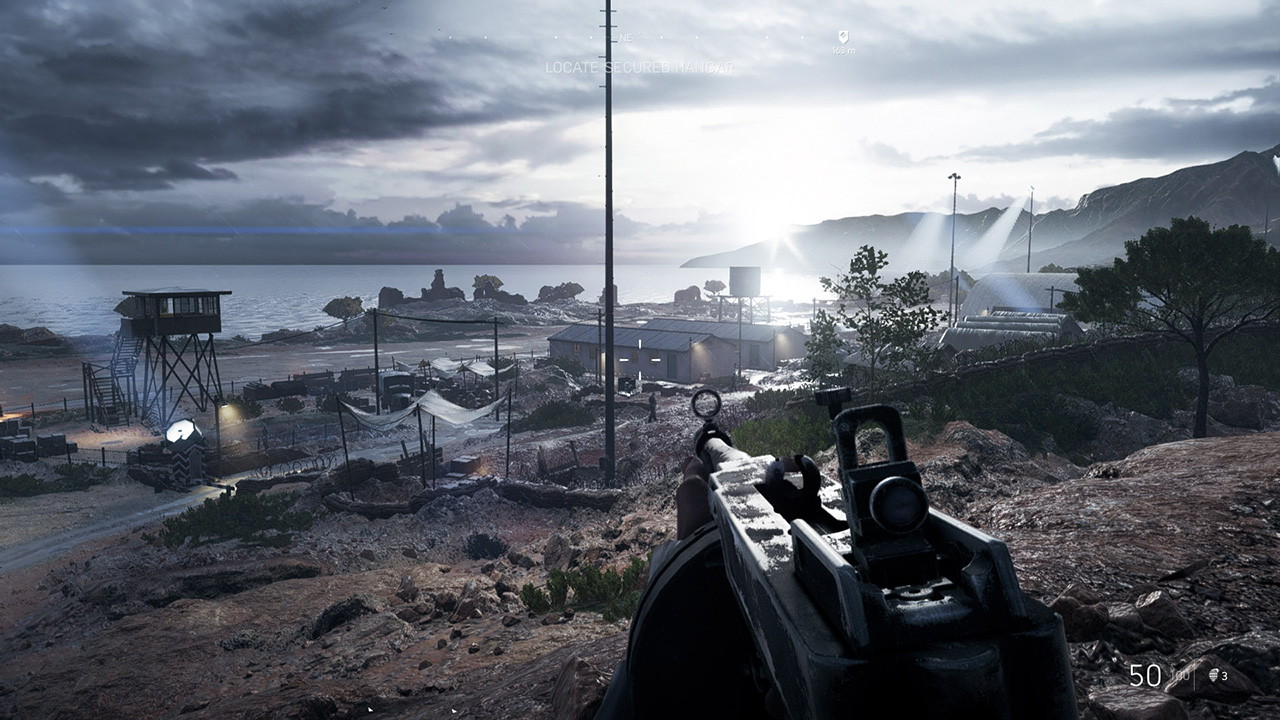1280x720 pixels.
Task: Click the distance label under the shield marker
Action: pos(843,50)
